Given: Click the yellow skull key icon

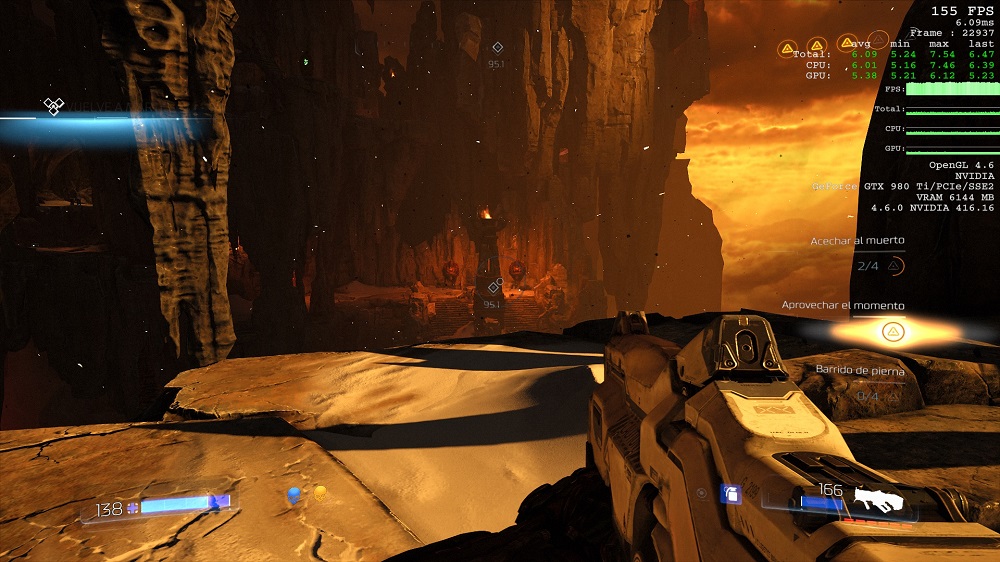Looking at the screenshot, I should [320, 493].
